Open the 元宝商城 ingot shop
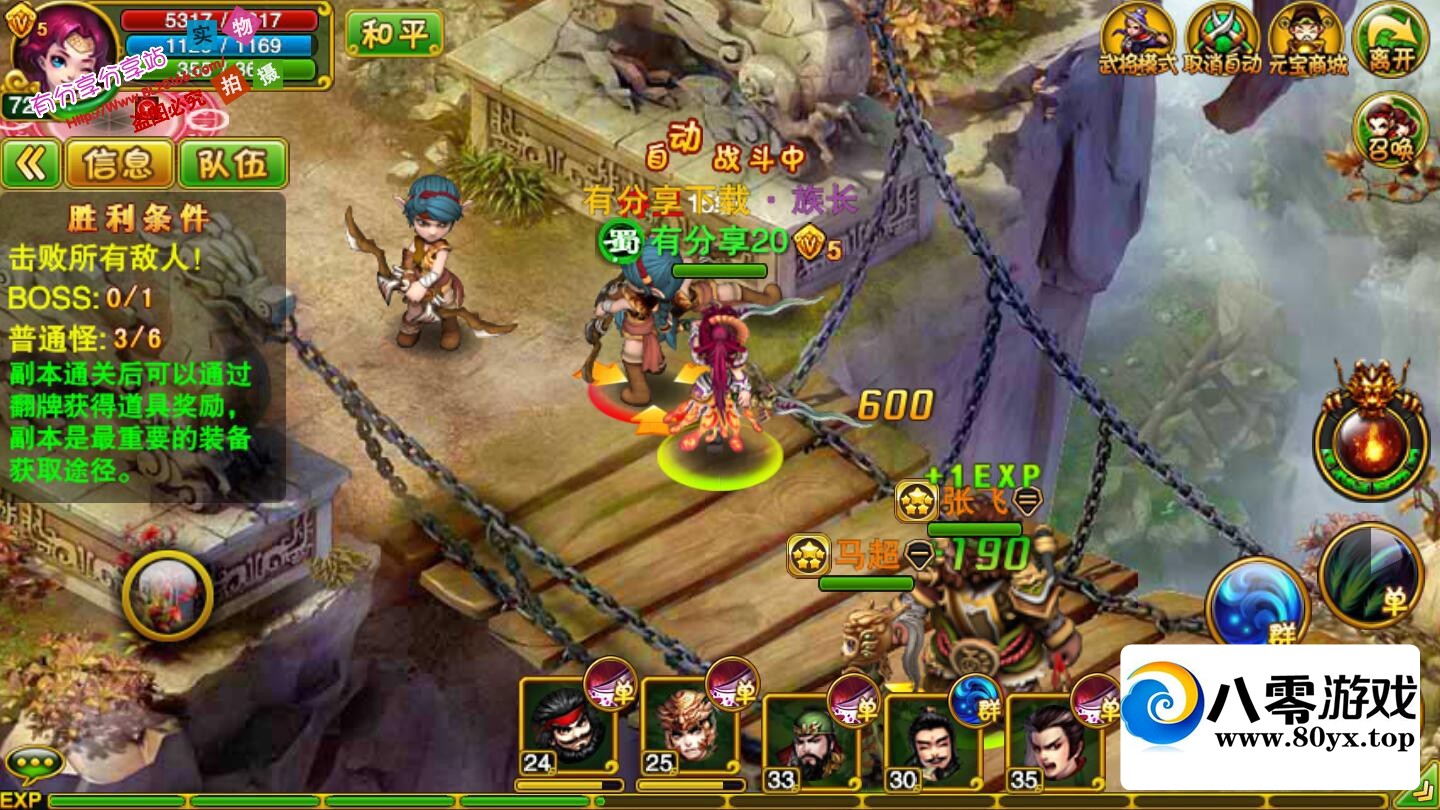 1307,40
